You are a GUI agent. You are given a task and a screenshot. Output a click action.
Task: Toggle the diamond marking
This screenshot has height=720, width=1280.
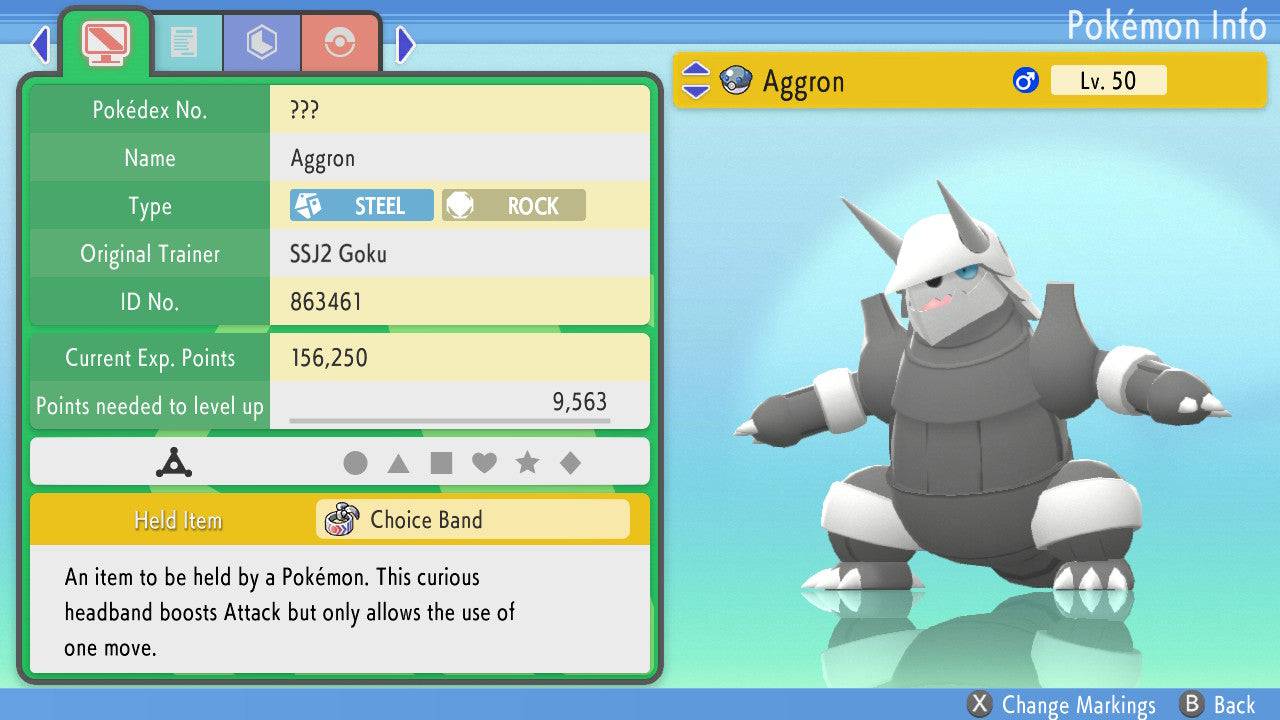[x=570, y=463]
